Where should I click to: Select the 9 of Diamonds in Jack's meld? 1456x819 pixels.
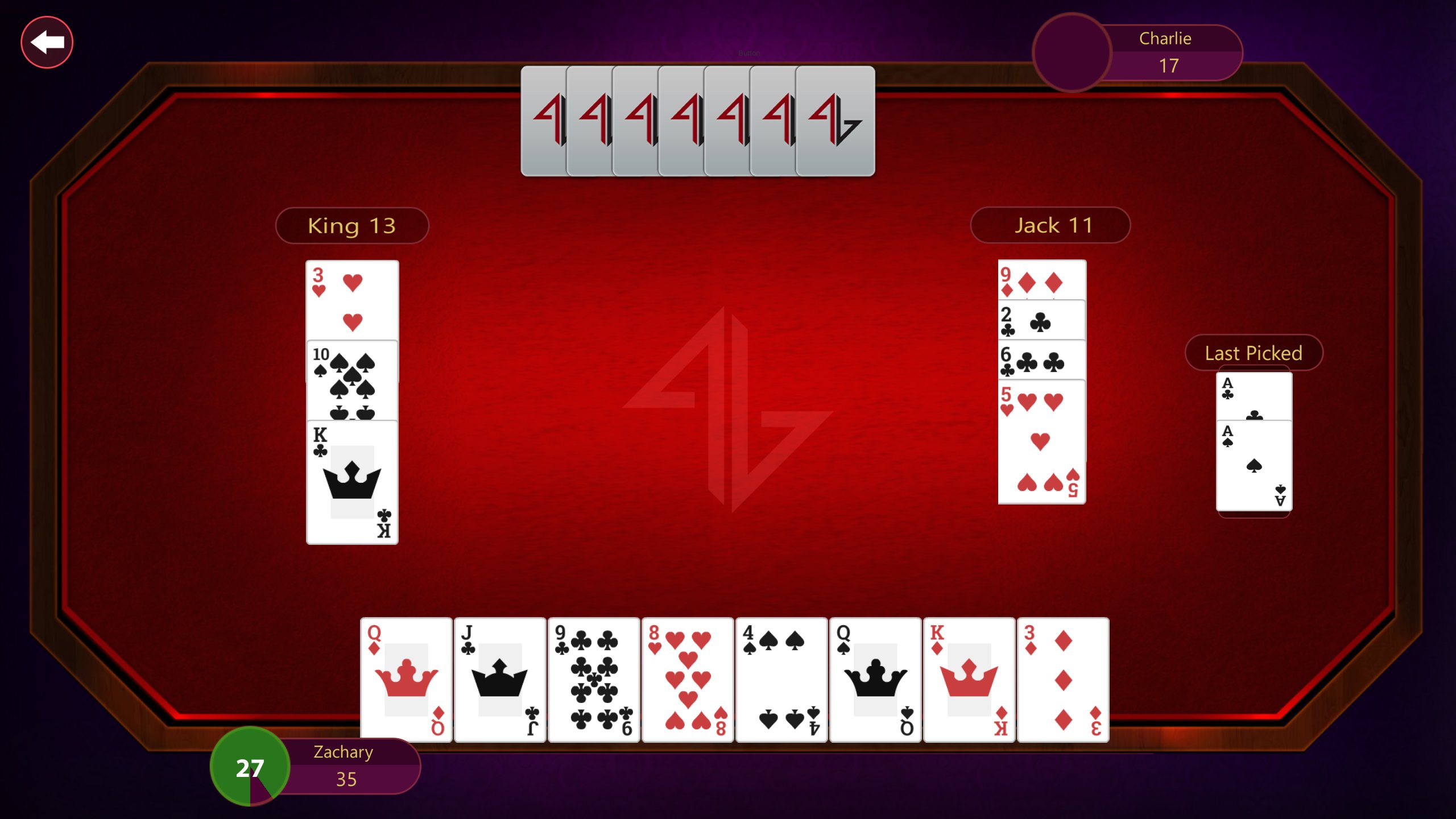coord(1041,279)
